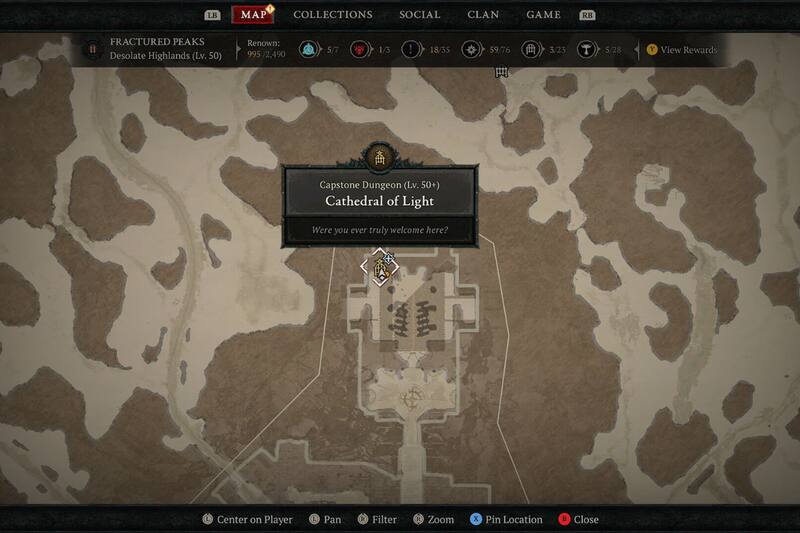
Task: Click the areas discovered progress icon
Action: (x=469, y=49)
